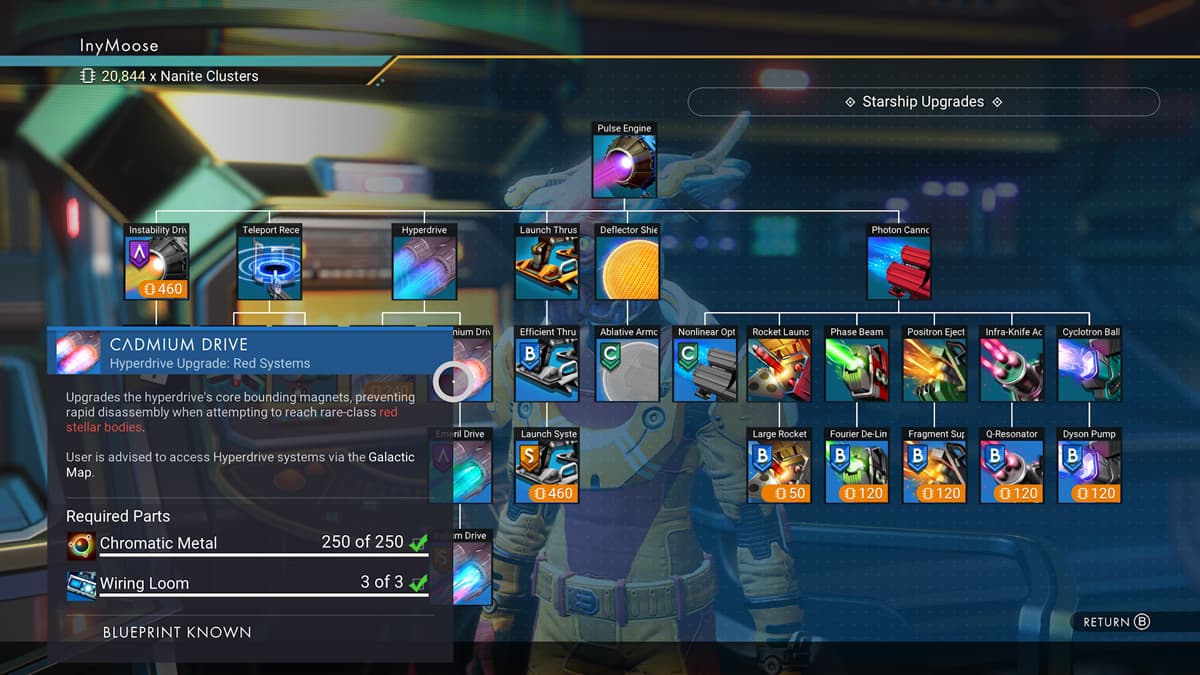The image size is (1200, 675).
Task: Pick the Efficient Thrusters upgrade
Action: click(548, 370)
